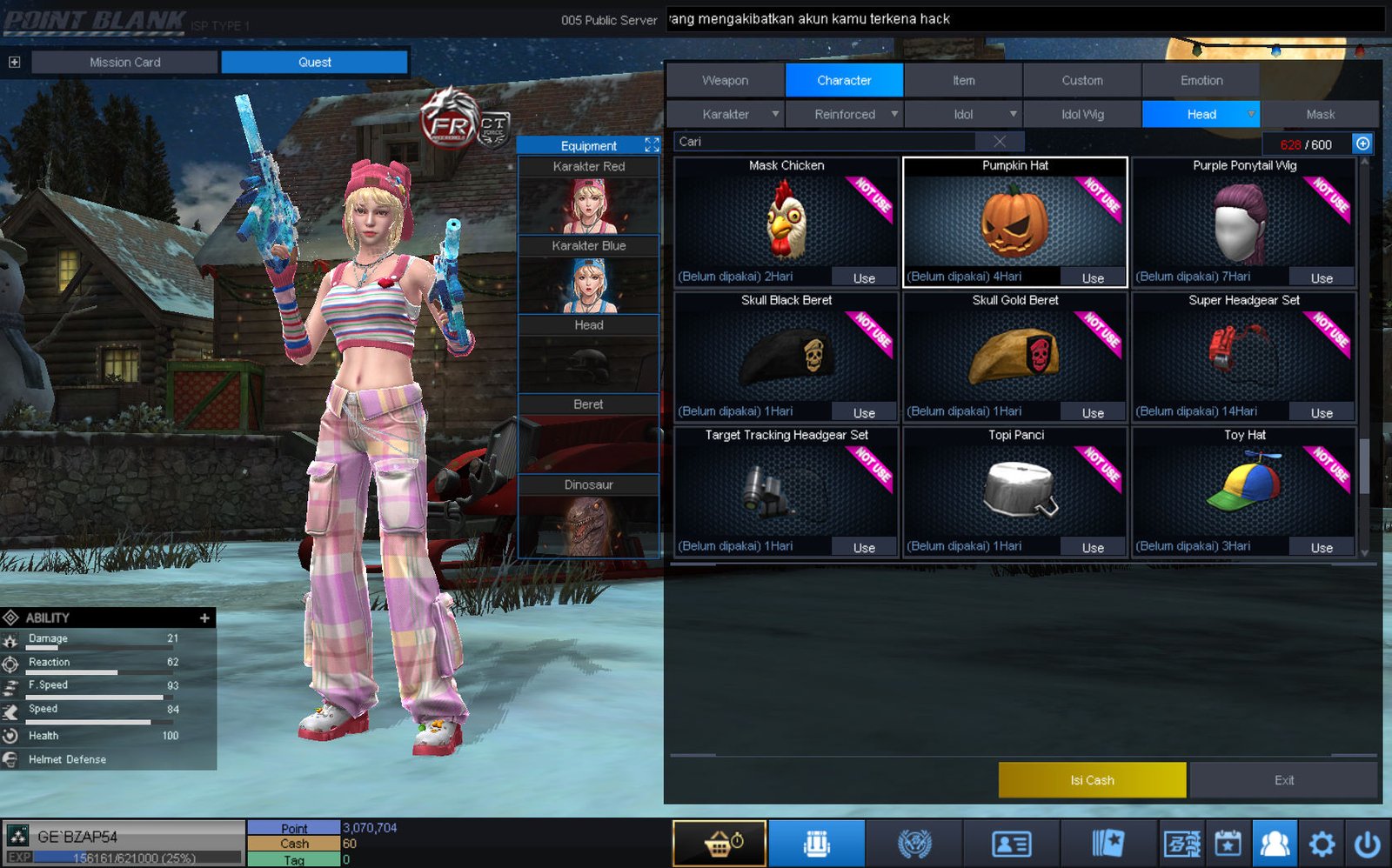Open the shop basket icon
Image resolution: width=1392 pixels, height=868 pixels.
coord(719,844)
